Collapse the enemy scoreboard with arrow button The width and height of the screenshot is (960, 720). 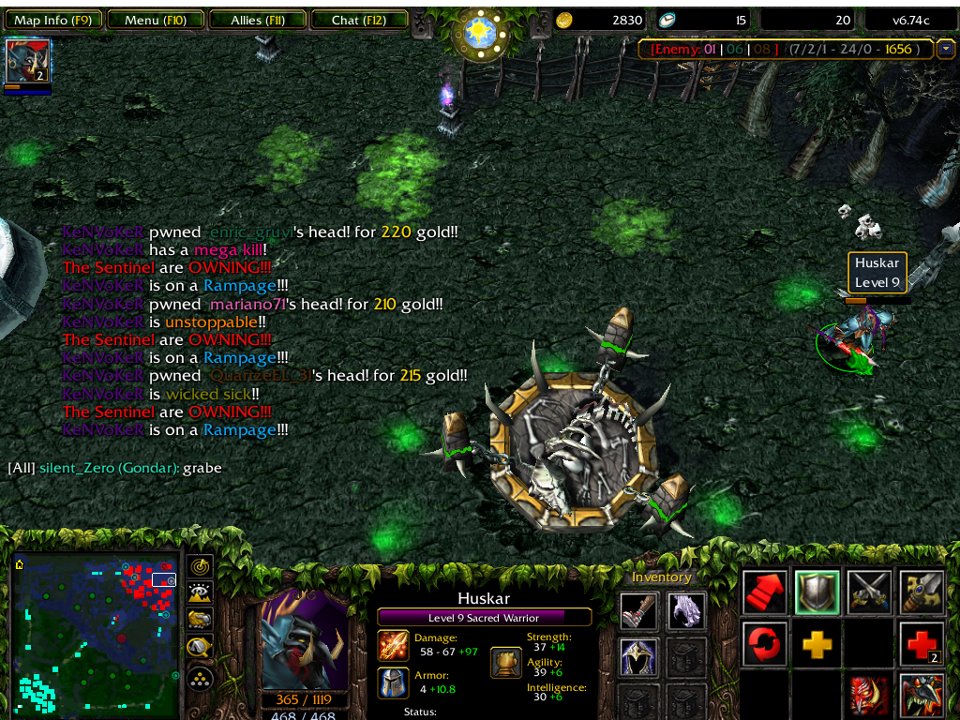coord(946,49)
